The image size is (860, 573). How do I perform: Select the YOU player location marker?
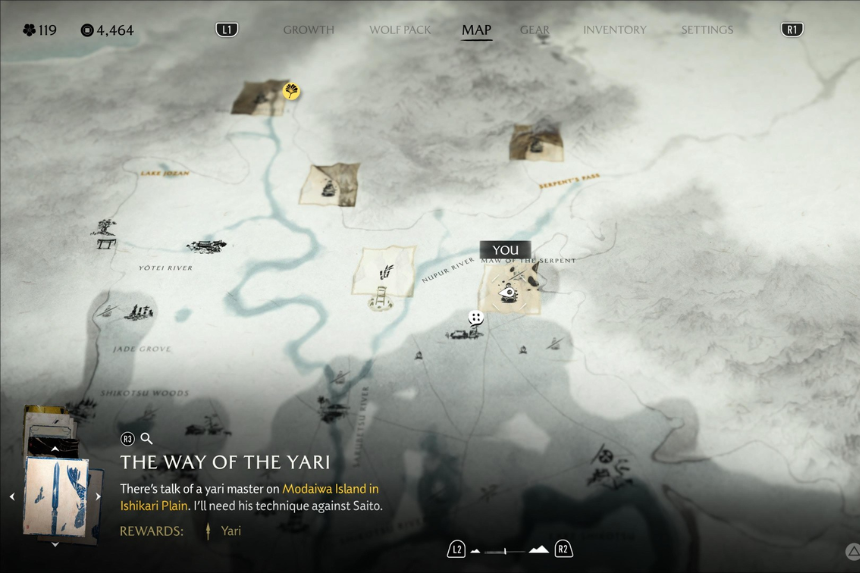(505, 250)
